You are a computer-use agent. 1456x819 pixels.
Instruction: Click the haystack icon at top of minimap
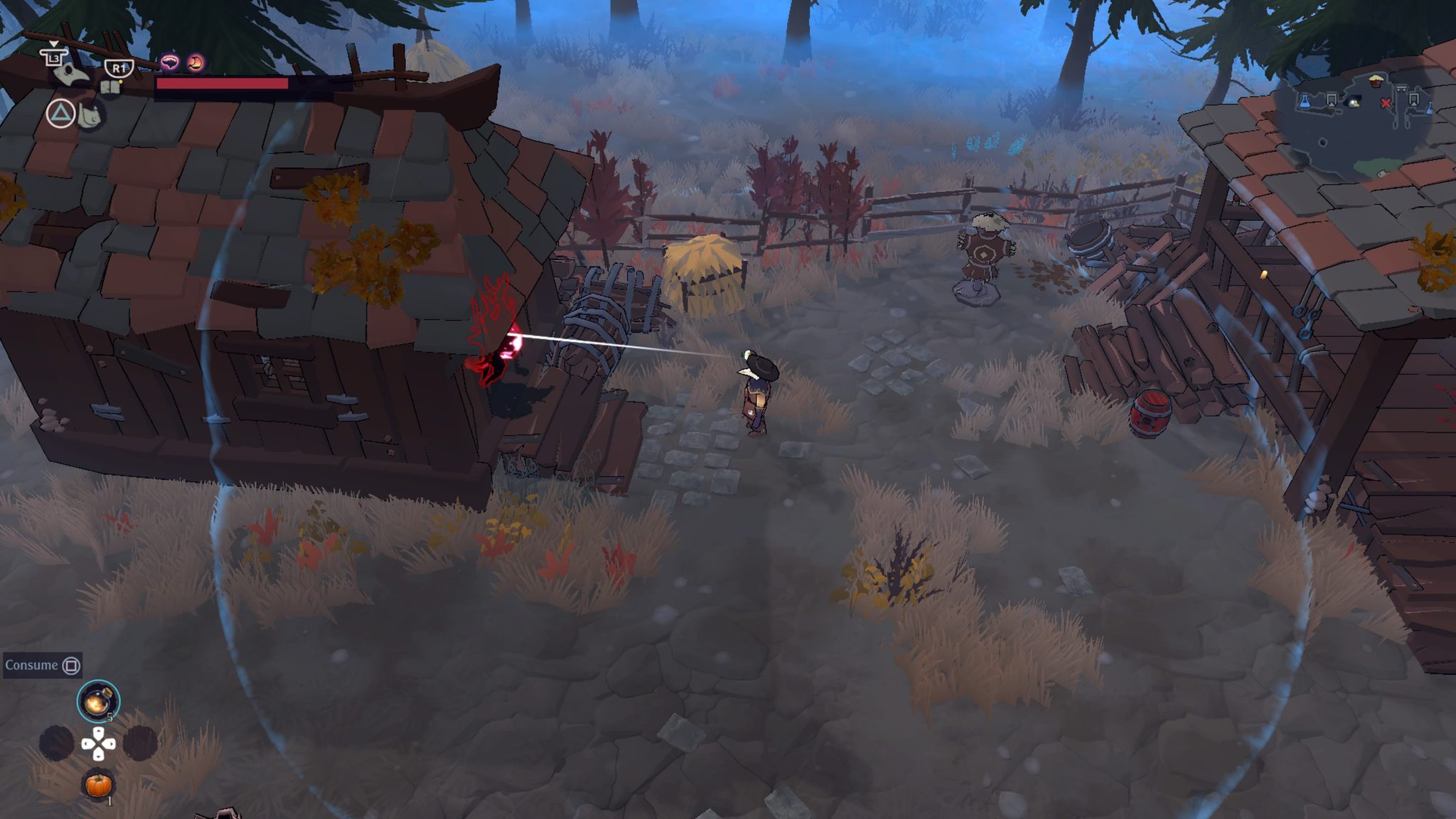[1376, 80]
